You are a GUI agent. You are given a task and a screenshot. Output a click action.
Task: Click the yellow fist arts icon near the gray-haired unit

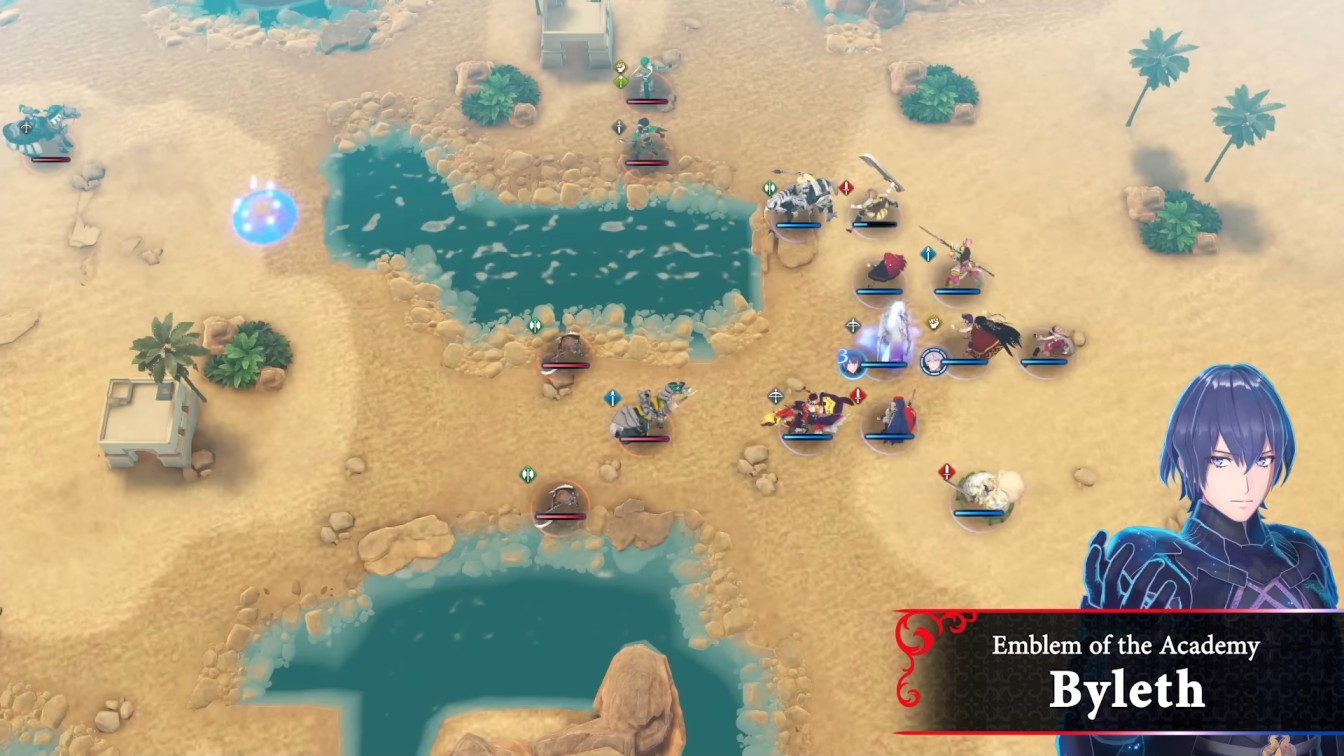tap(932, 325)
